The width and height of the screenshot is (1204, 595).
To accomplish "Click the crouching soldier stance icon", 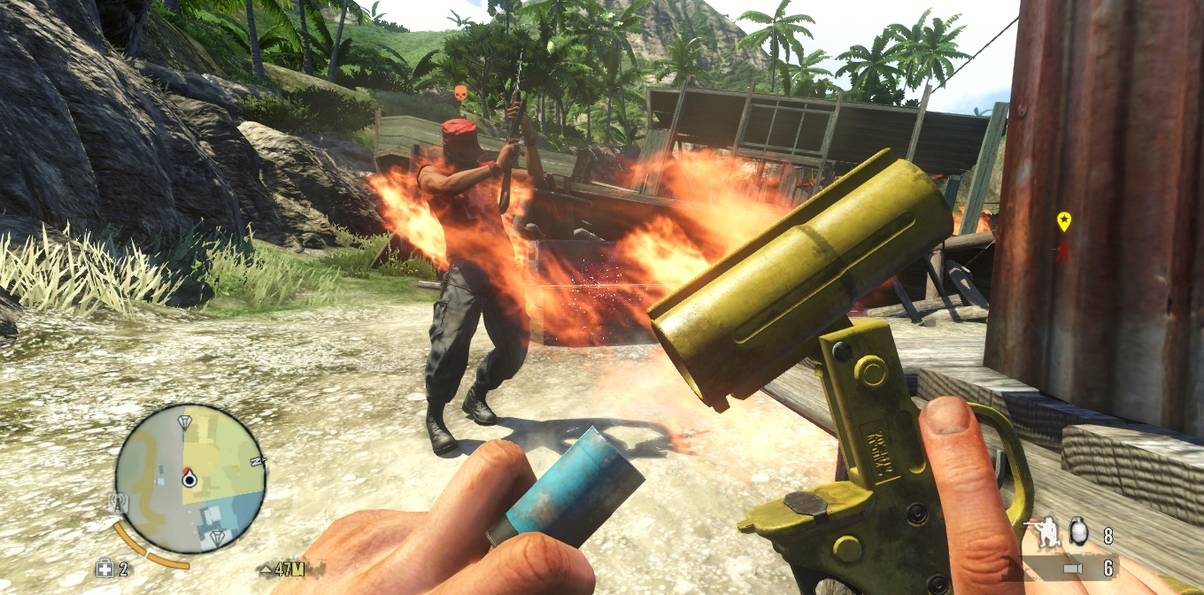I will point(1047,531).
